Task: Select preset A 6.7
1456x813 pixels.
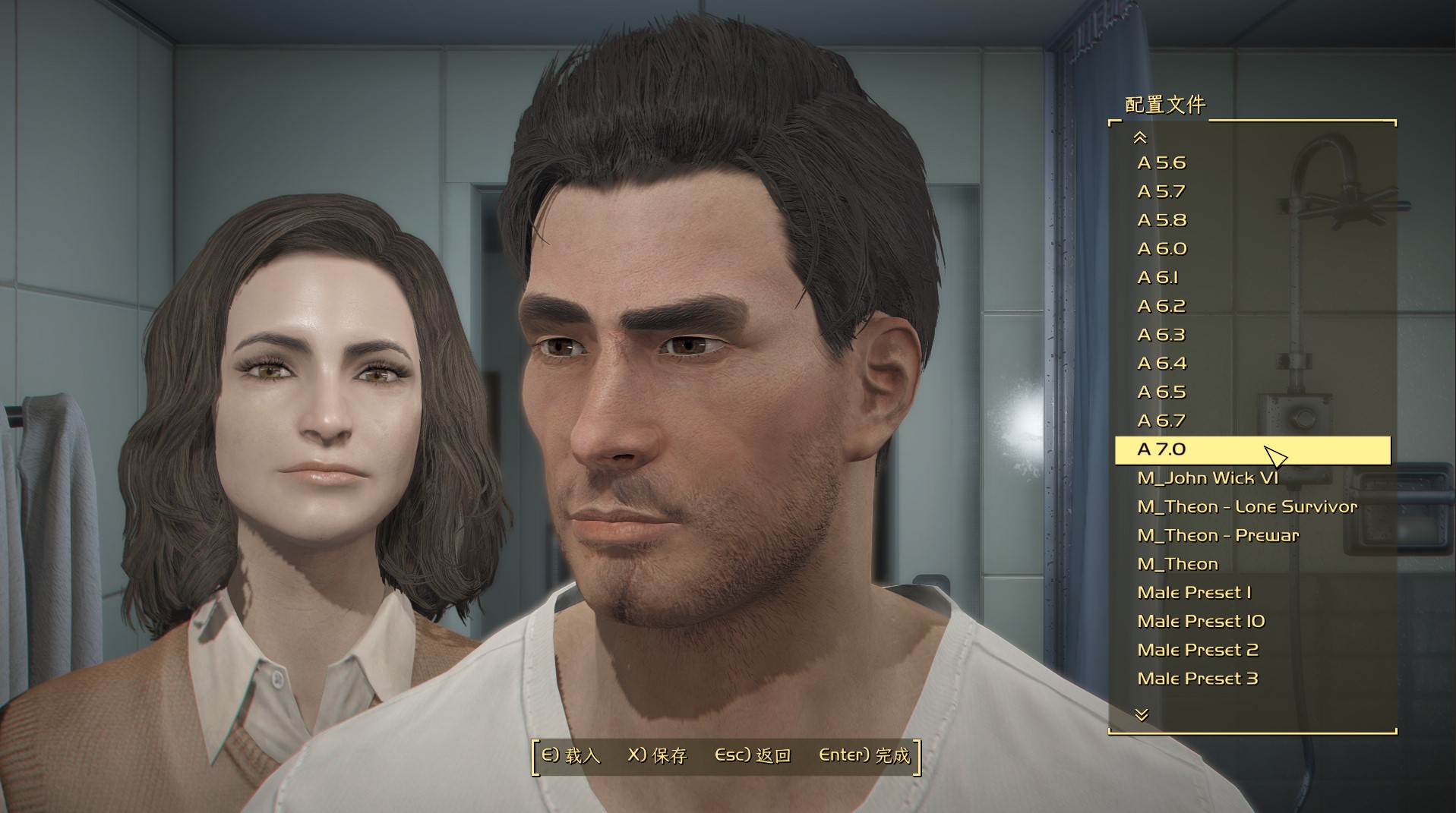Action: pos(1161,421)
